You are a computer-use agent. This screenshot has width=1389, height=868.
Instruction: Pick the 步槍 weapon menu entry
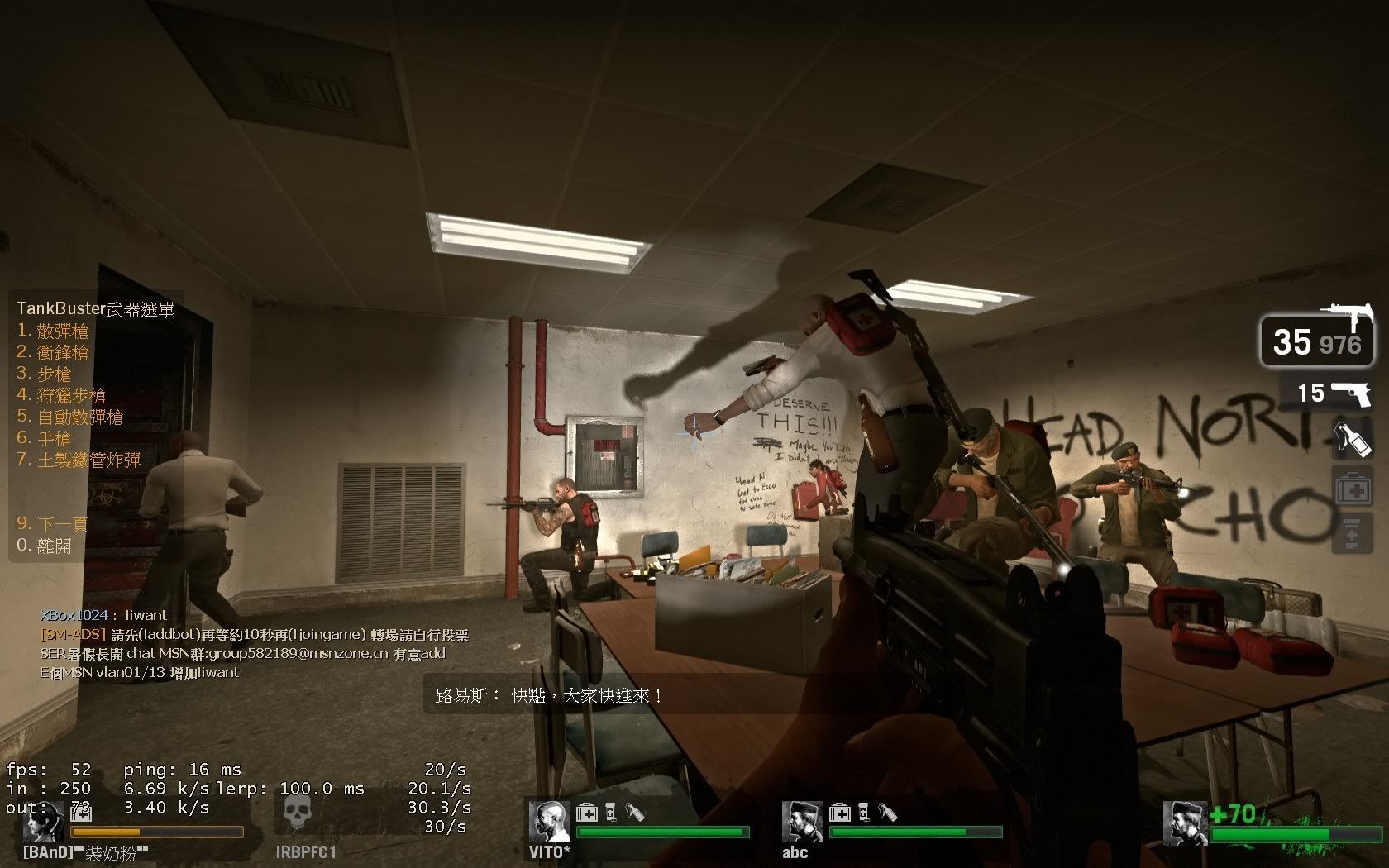pyautogui.click(x=45, y=374)
